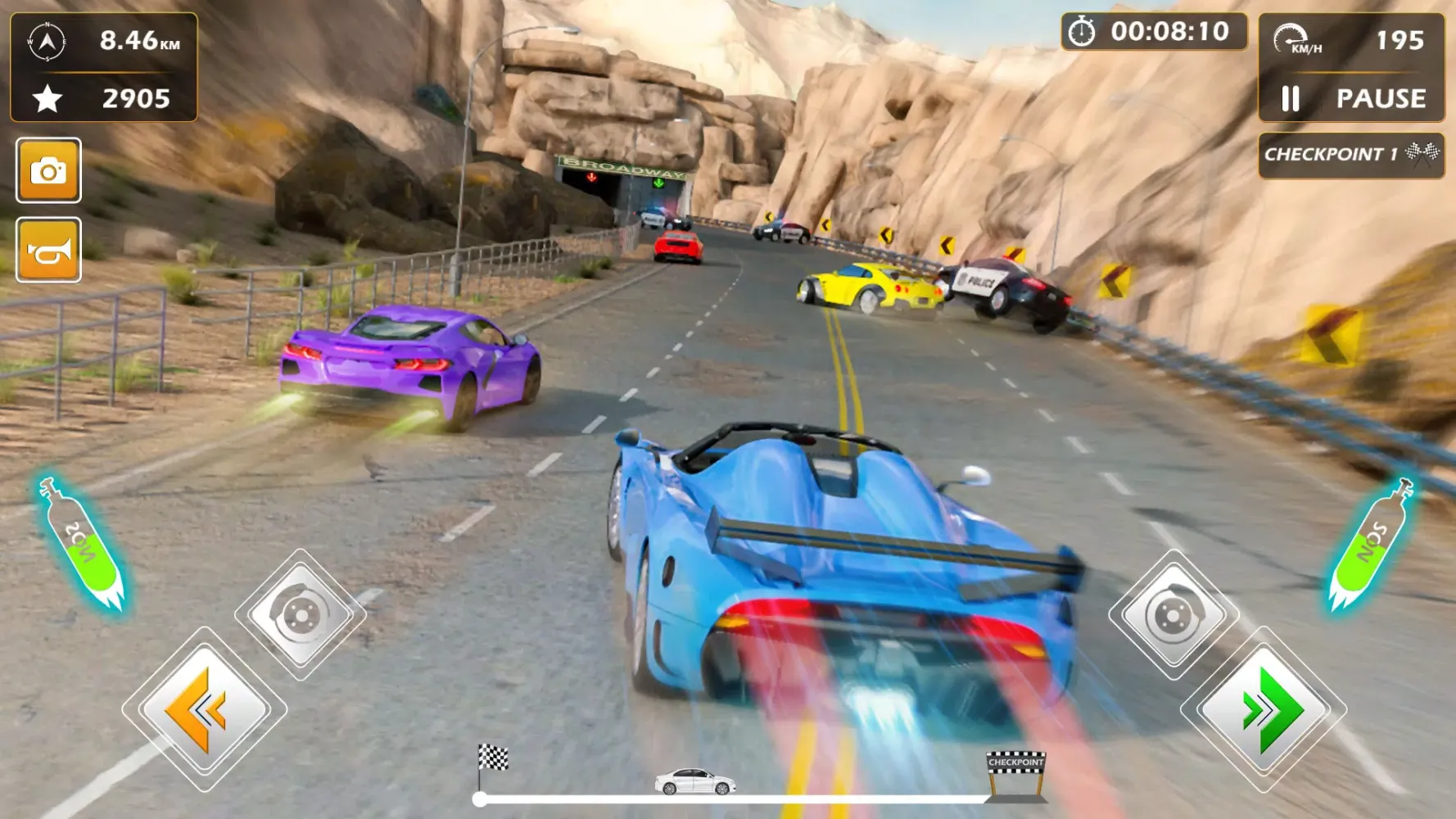The image size is (1456, 819).
Task: Click the star icon showing 2905 points
Action: tap(49, 98)
